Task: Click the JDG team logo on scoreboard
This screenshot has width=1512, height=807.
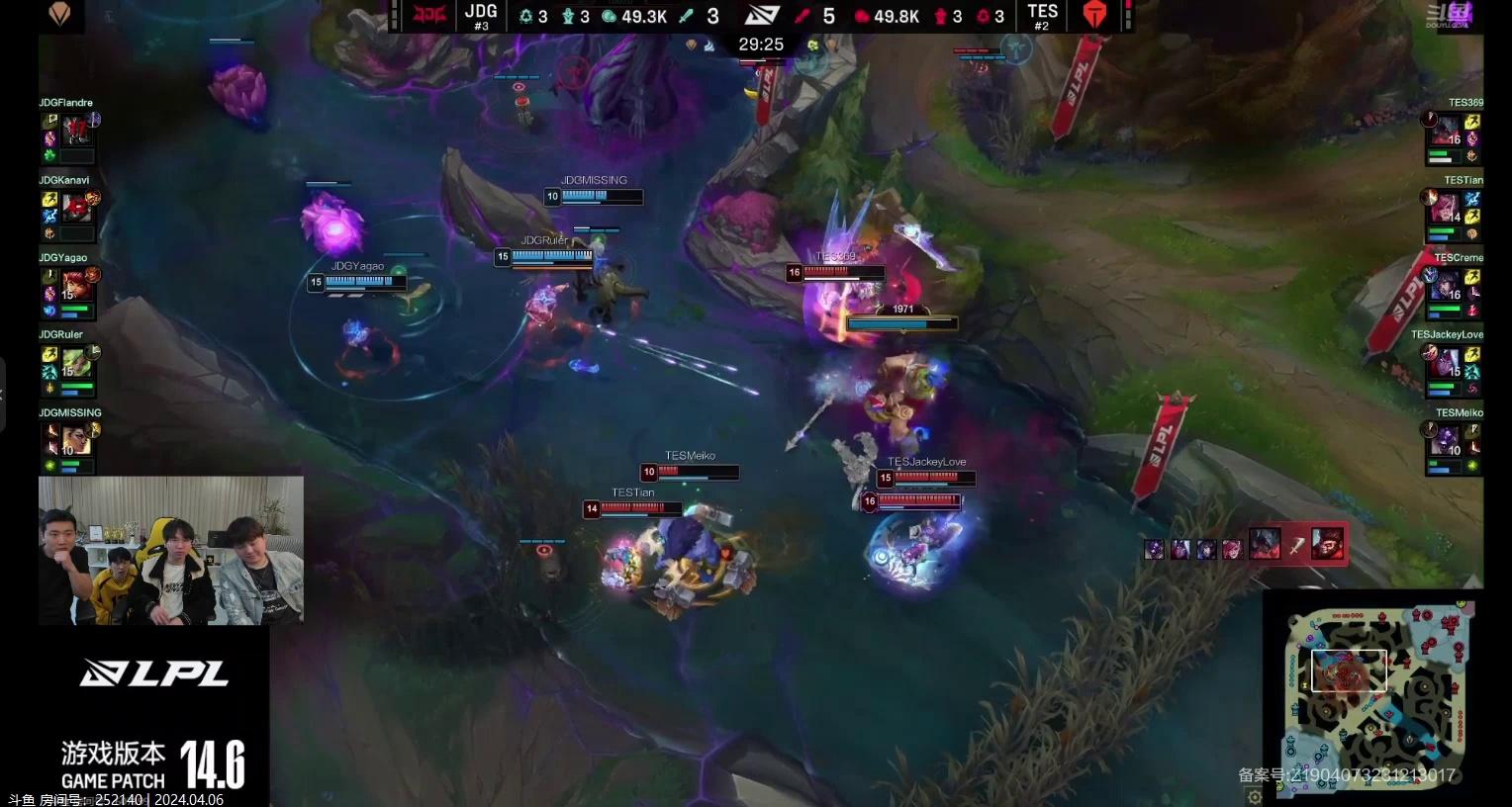Action: click(x=429, y=16)
